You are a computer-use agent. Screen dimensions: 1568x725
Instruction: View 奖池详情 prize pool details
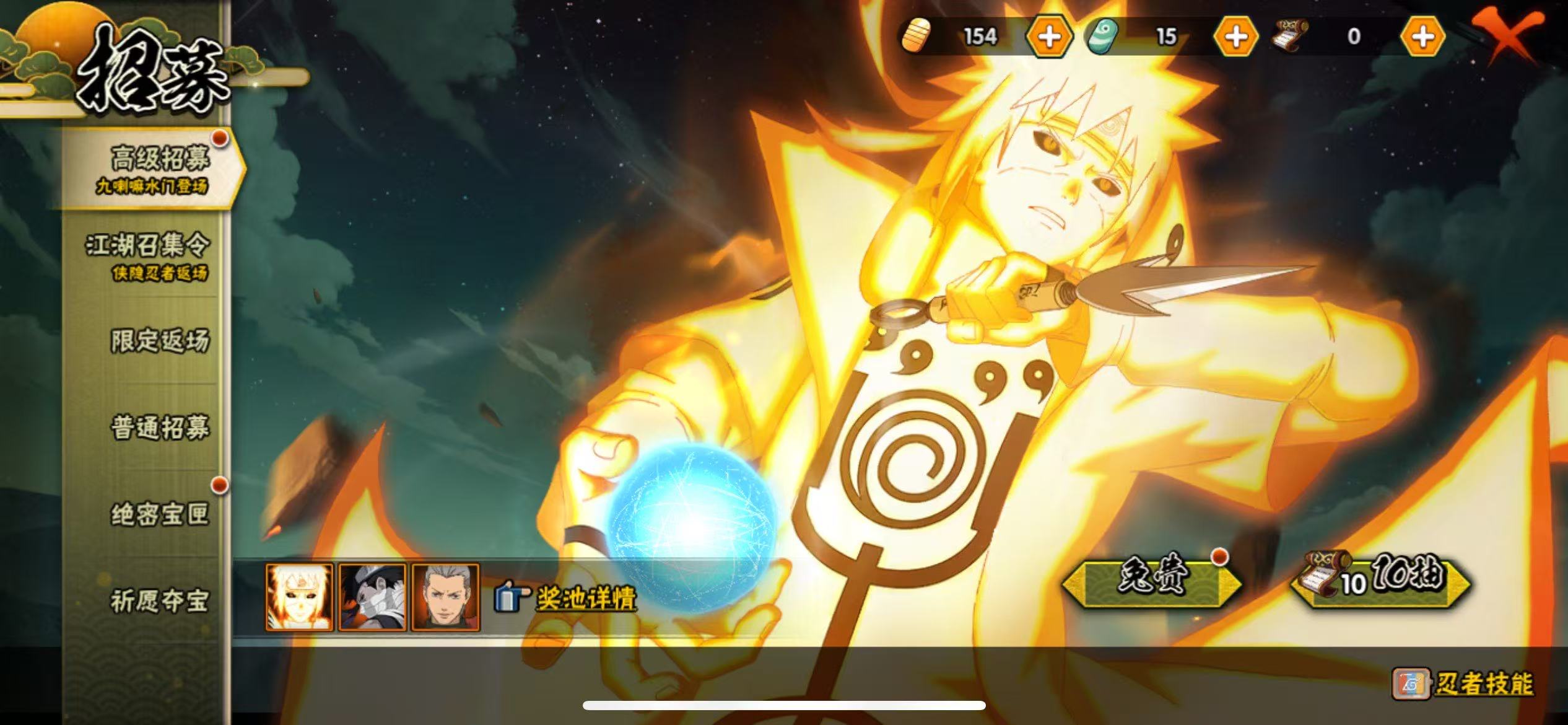pos(585,598)
